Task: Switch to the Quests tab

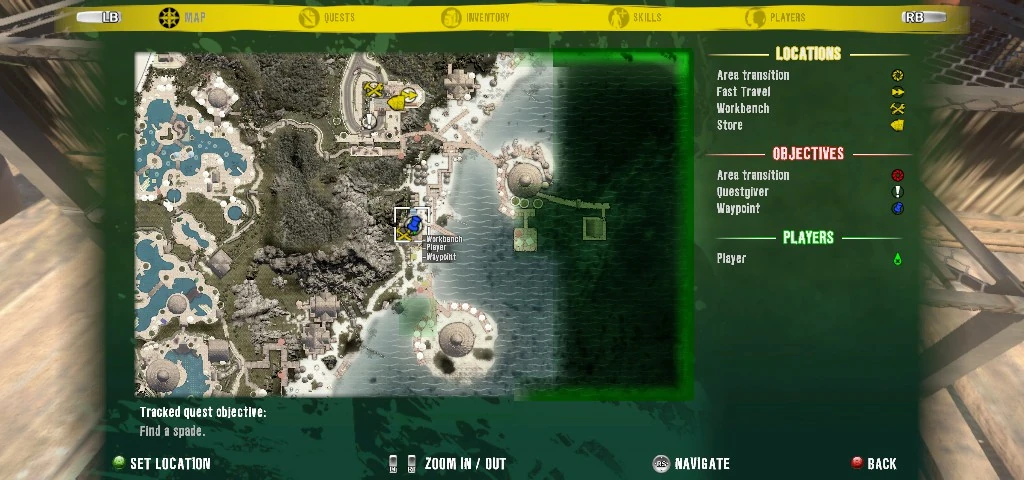Action: [x=328, y=17]
